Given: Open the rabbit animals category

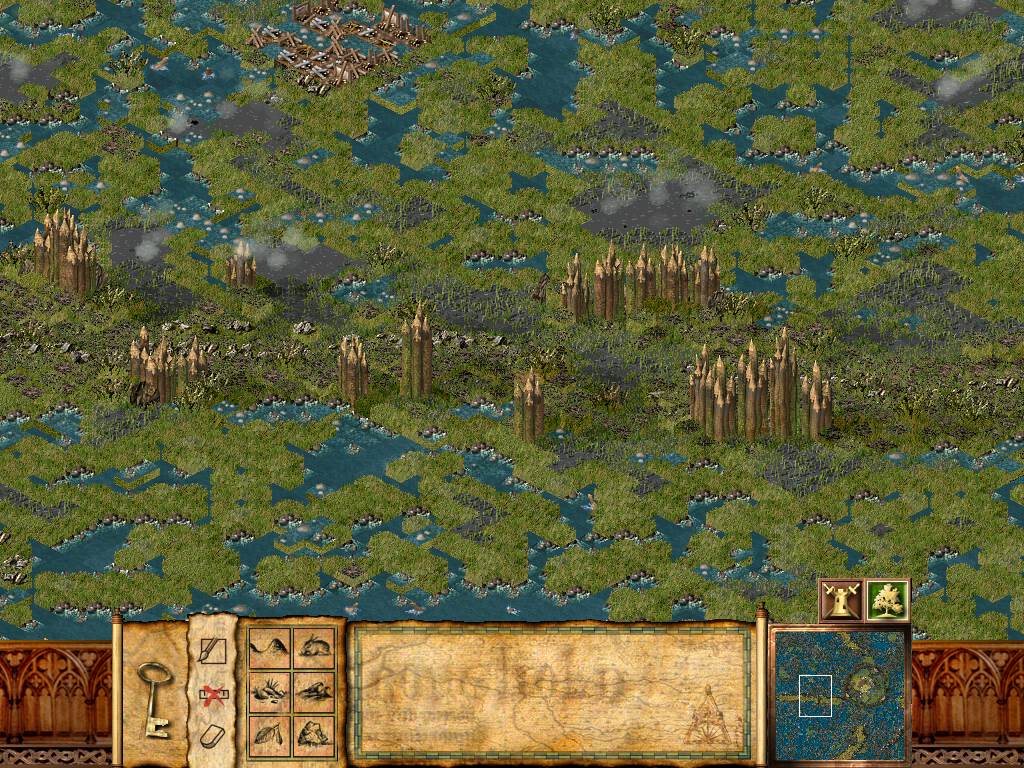Looking at the screenshot, I should [314, 647].
